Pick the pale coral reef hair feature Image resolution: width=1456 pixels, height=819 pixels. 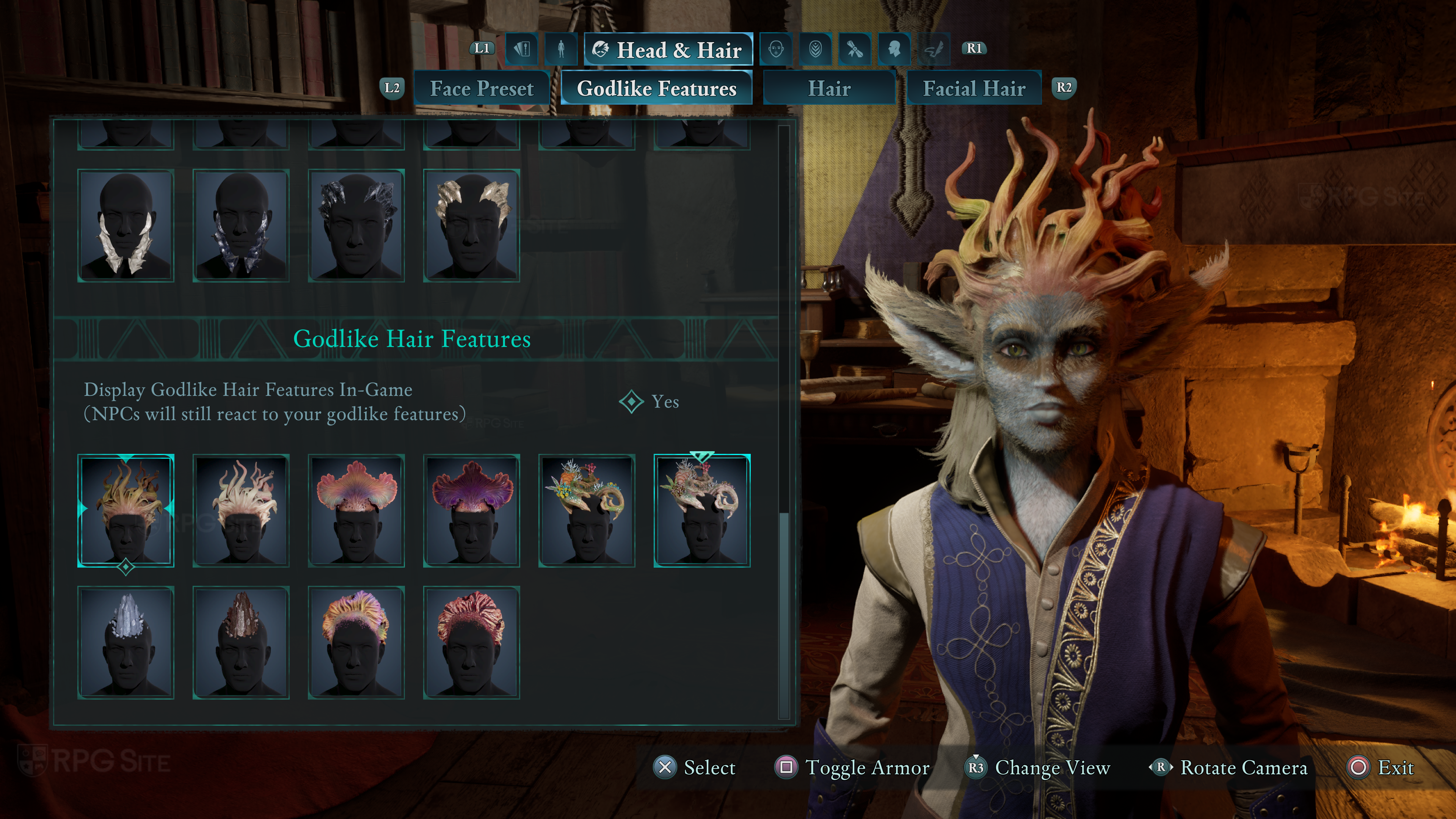click(x=702, y=510)
